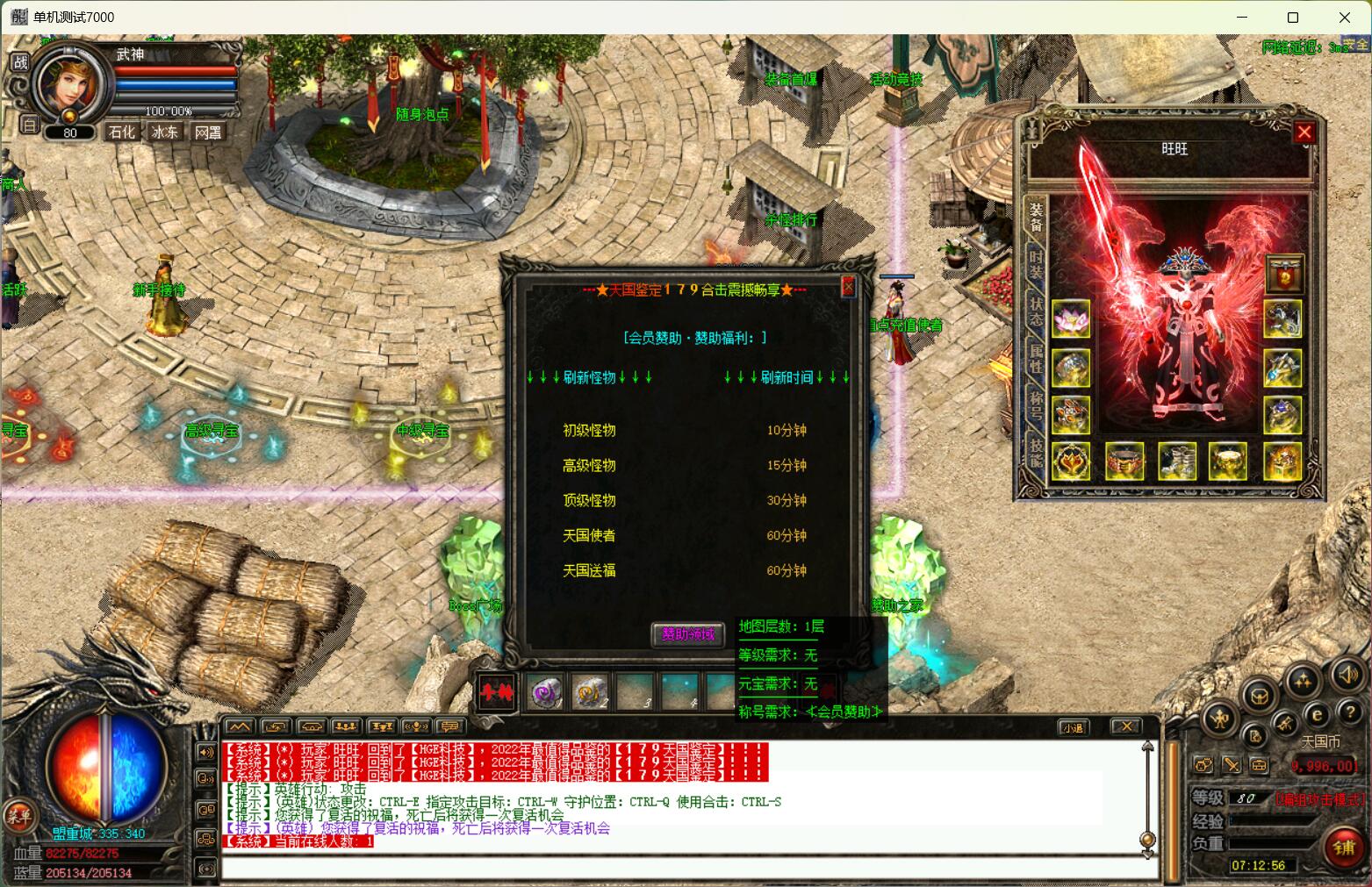Close the chat panel with X button

click(1125, 726)
